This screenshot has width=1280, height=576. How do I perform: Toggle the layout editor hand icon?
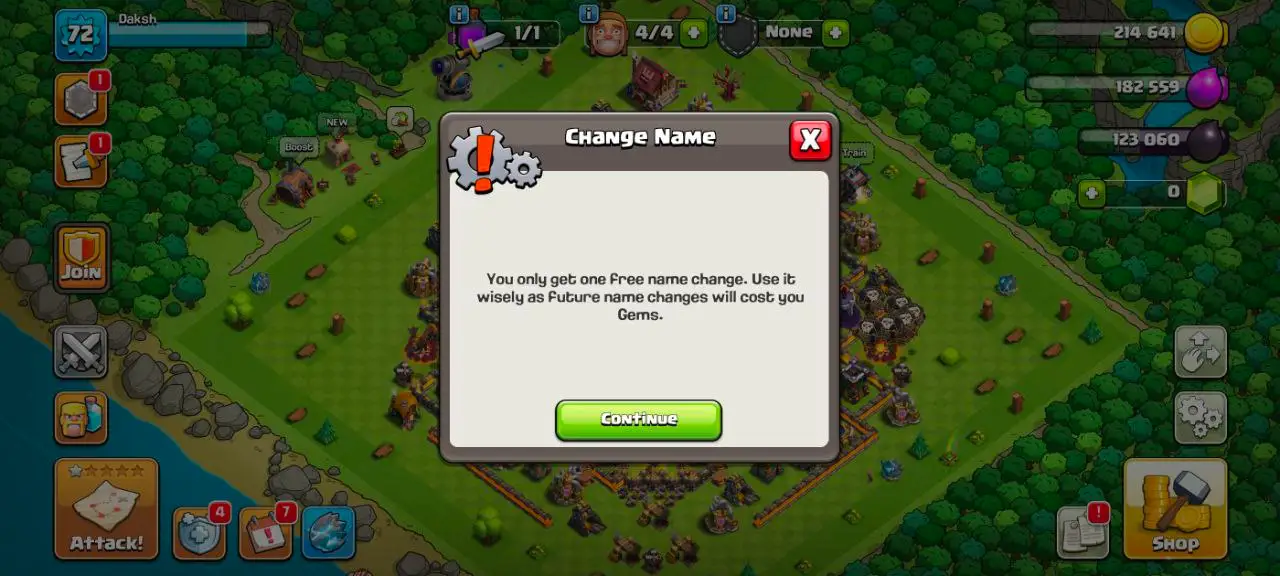[x=1200, y=351]
